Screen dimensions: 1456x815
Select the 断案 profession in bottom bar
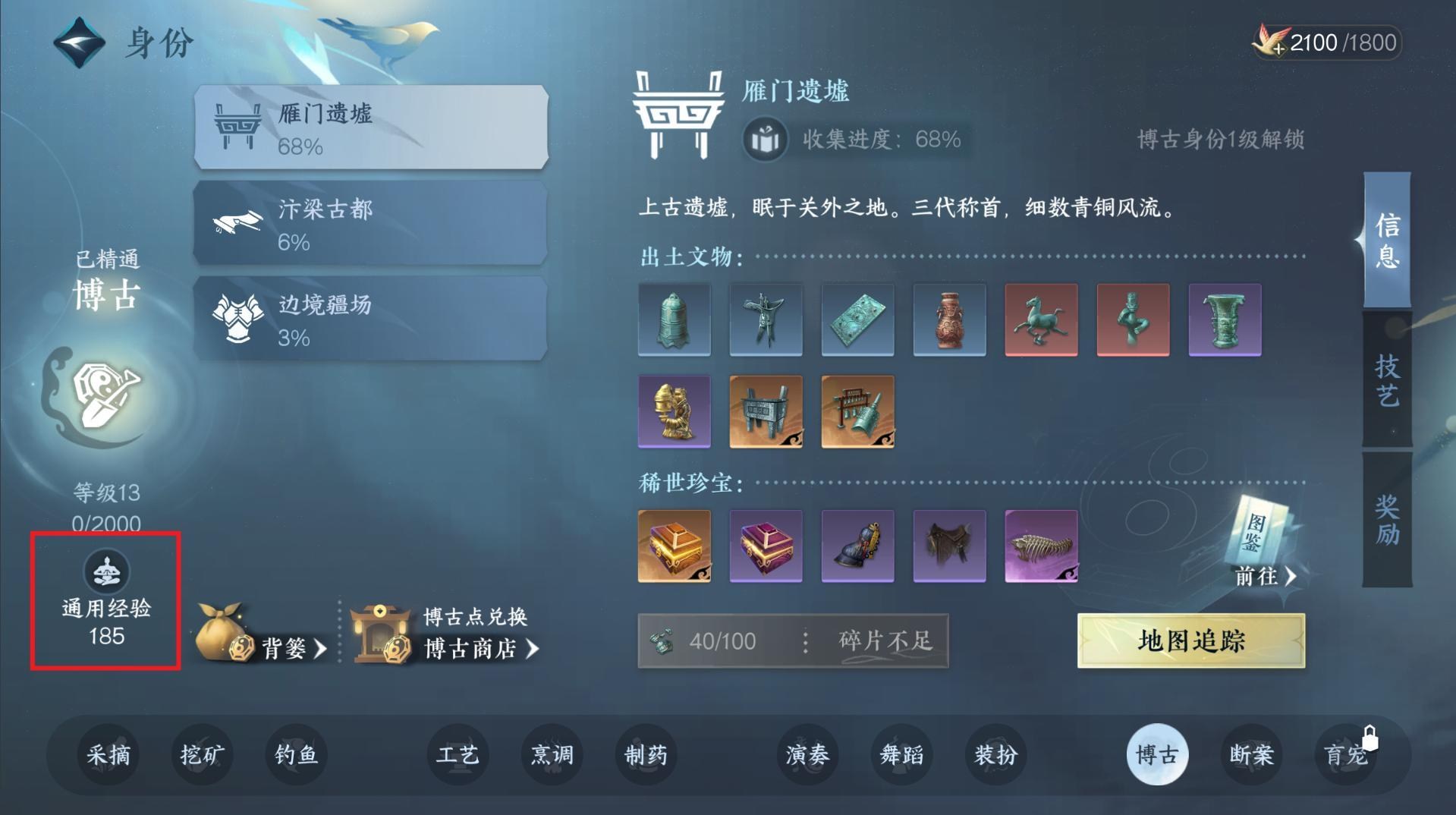point(1251,755)
